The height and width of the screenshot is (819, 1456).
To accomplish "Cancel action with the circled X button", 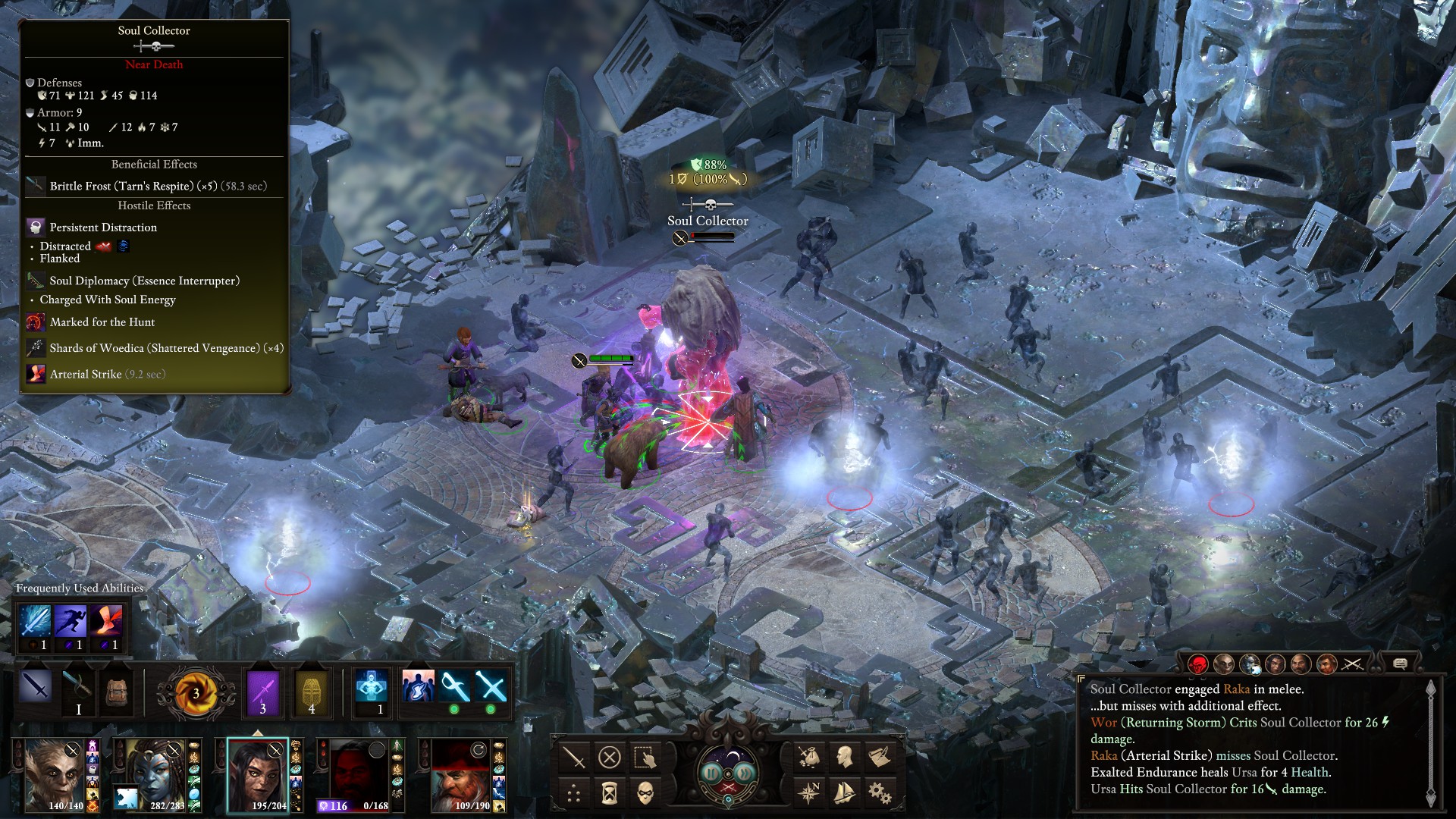I will (x=610, y=757).
